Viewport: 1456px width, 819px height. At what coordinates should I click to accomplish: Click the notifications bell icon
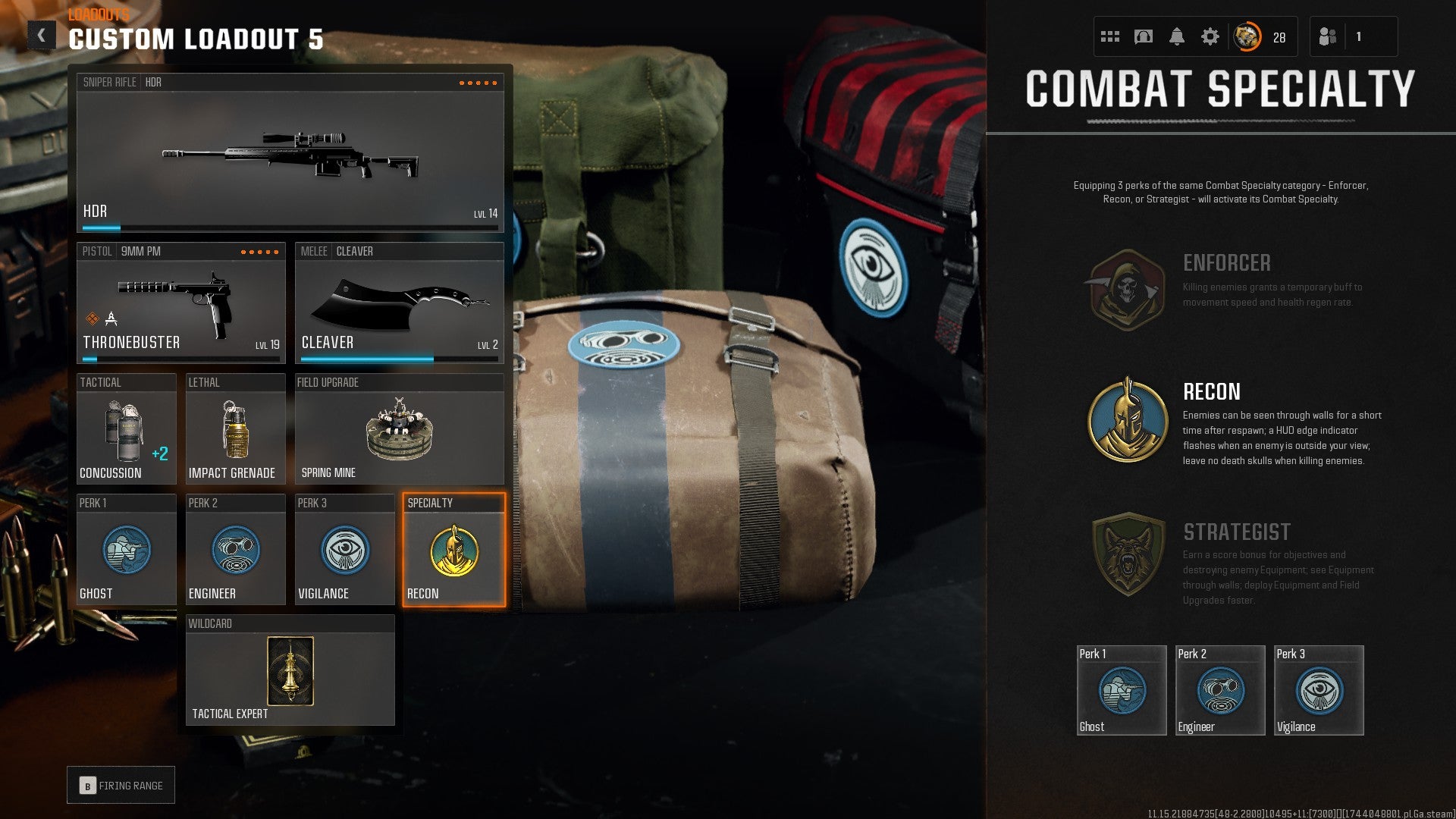(1178, 35)
